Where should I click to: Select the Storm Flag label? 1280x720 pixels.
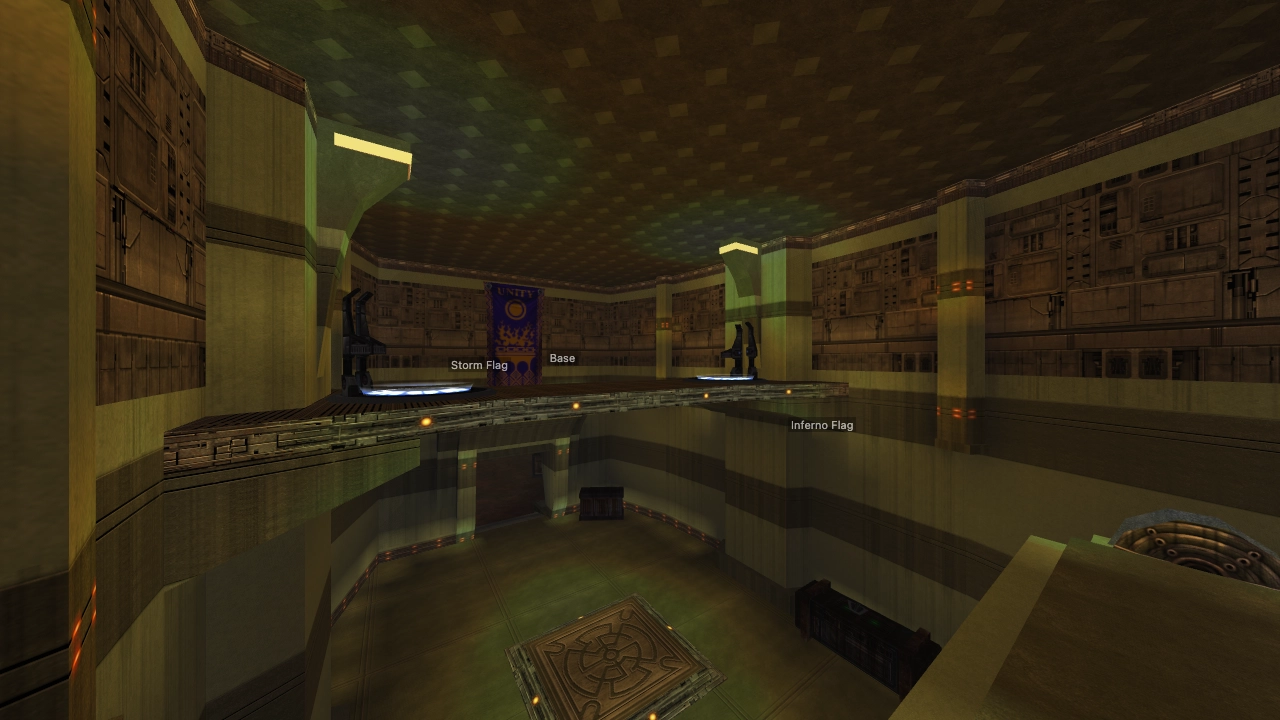click(479, 365)
